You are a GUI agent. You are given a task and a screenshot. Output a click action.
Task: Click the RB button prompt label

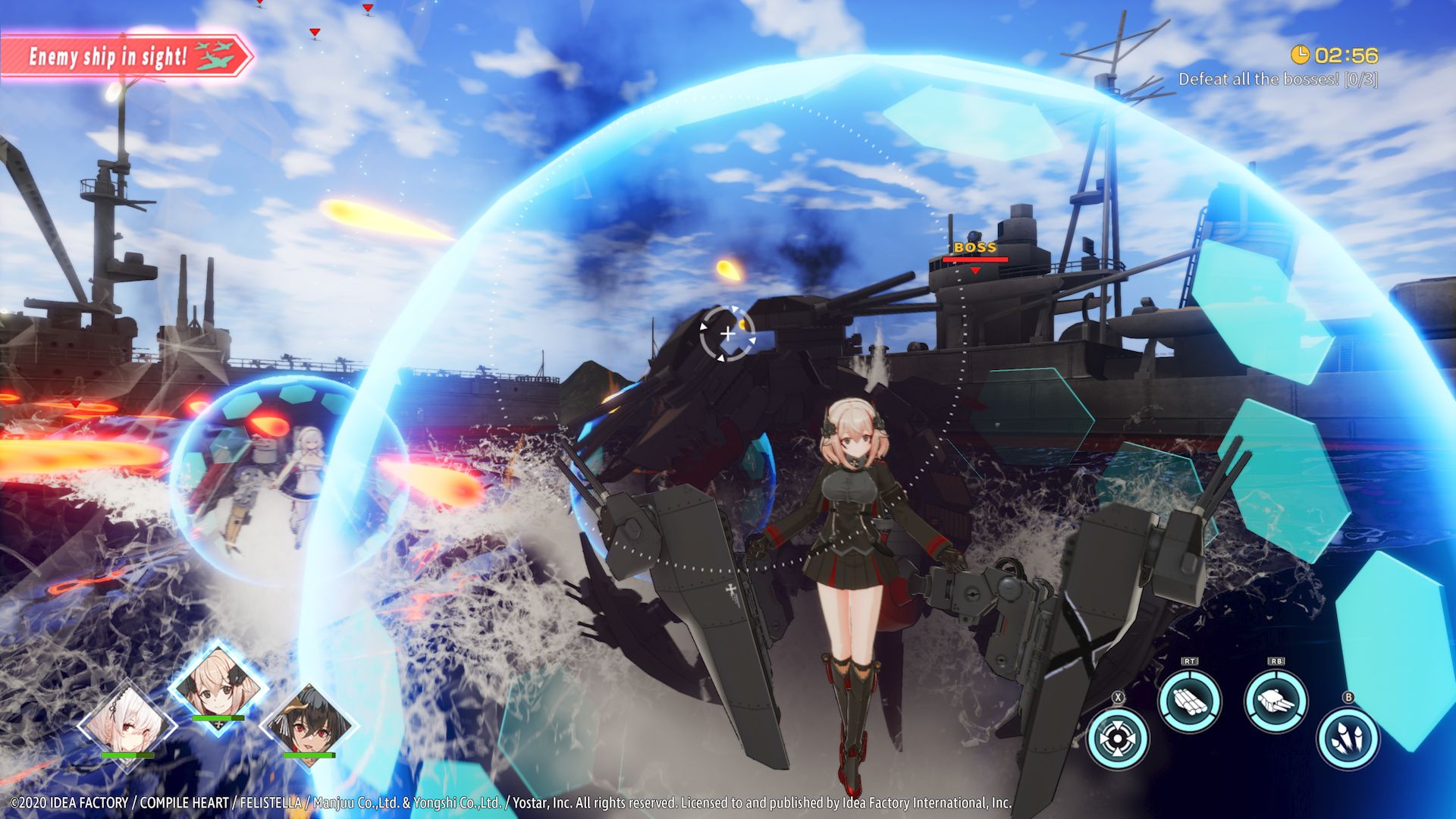pyautogui.click(x=1277, y=661)
